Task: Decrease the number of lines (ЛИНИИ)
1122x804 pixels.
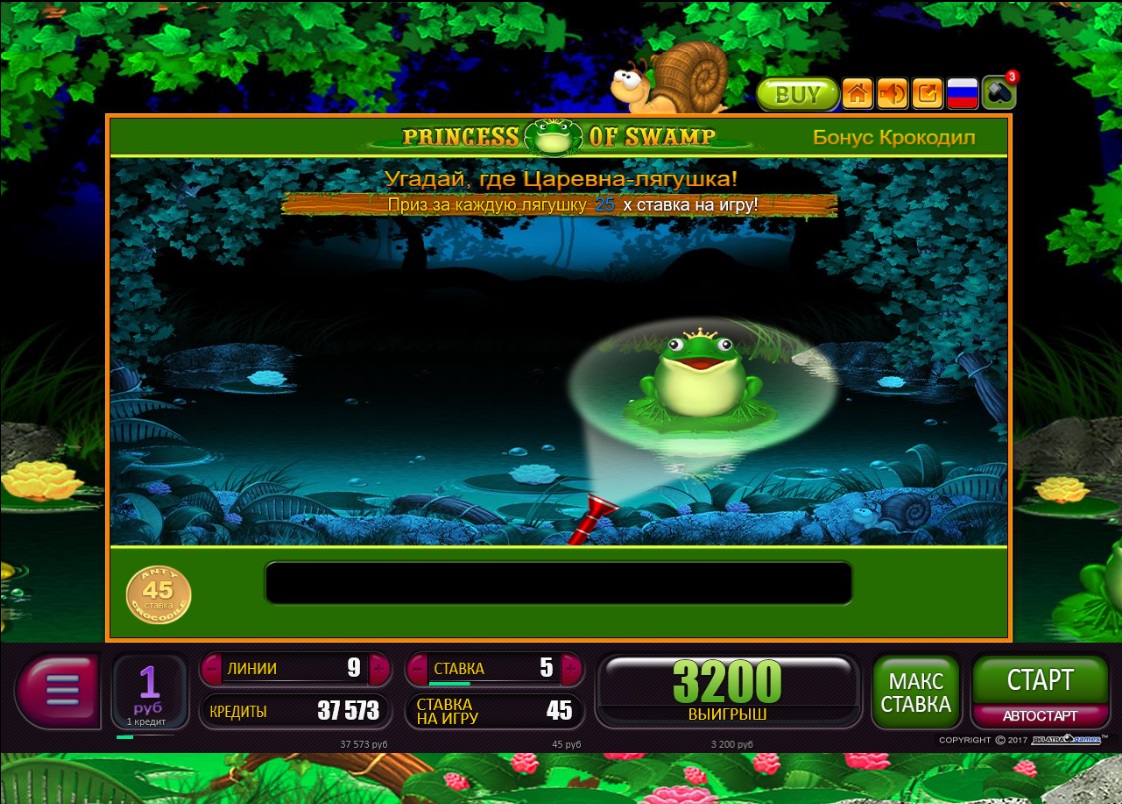Action: (212, 668)
